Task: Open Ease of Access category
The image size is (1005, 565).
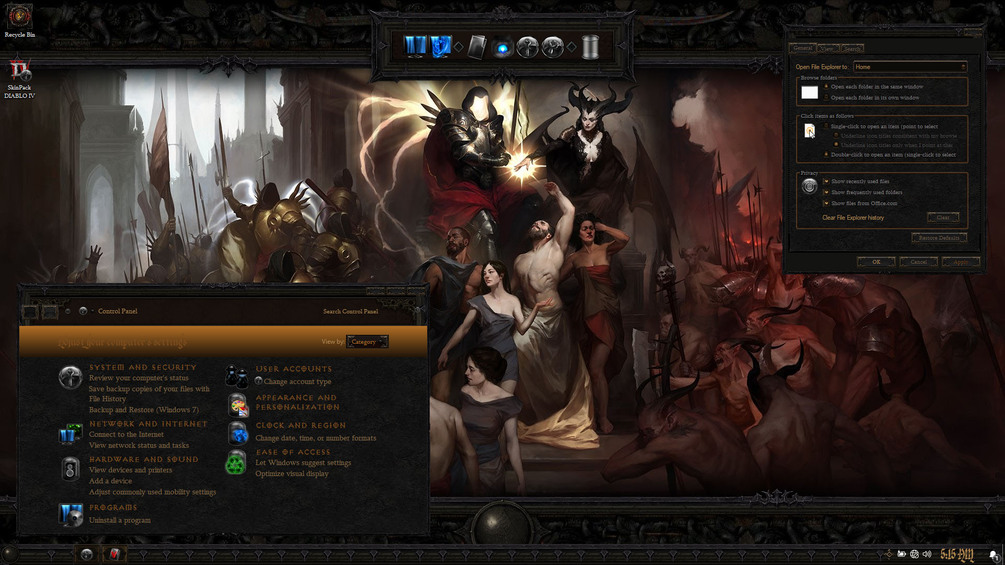Action: coord(292,452)
